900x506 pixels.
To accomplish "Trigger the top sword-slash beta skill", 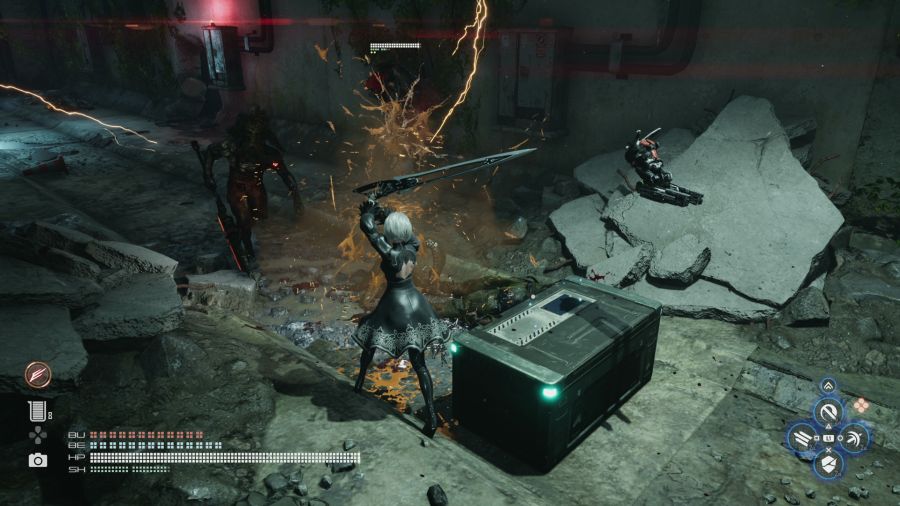I will pyautogui.click(x=828, y=411).
